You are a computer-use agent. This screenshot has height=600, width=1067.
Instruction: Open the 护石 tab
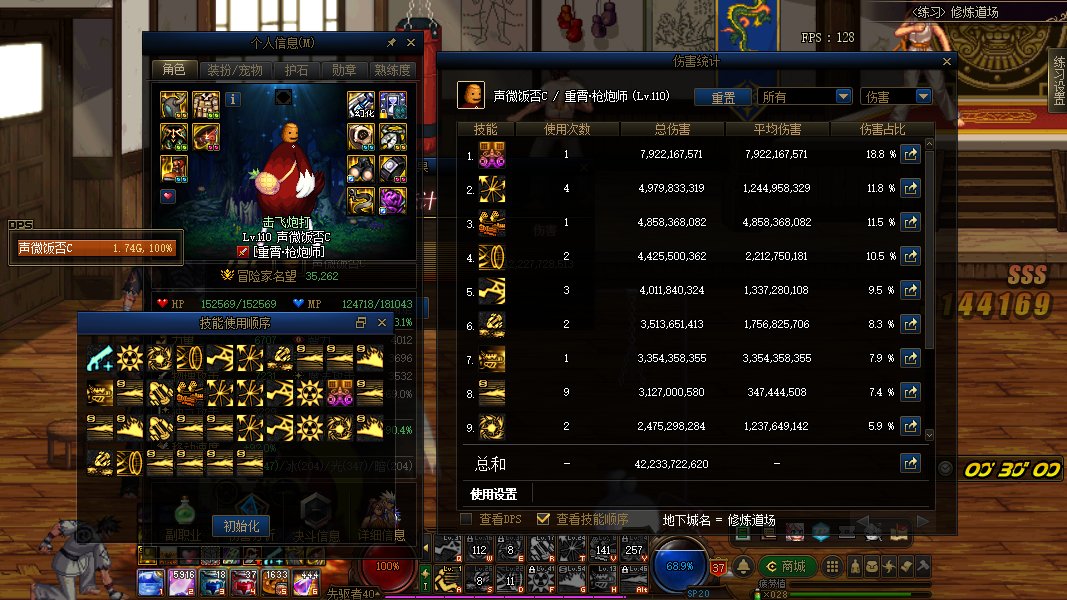[296, 70]
